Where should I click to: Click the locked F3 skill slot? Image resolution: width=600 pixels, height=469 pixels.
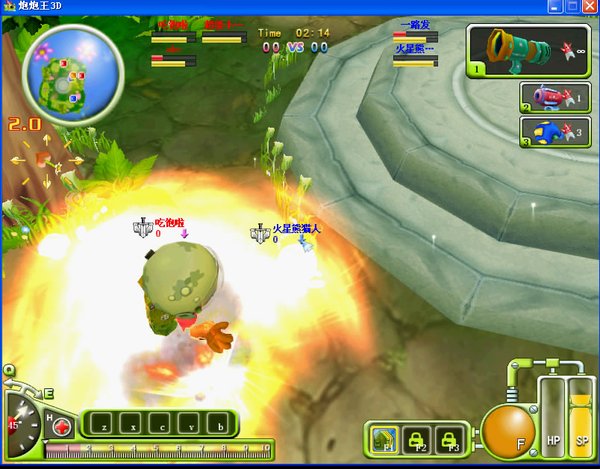(449, 437)
